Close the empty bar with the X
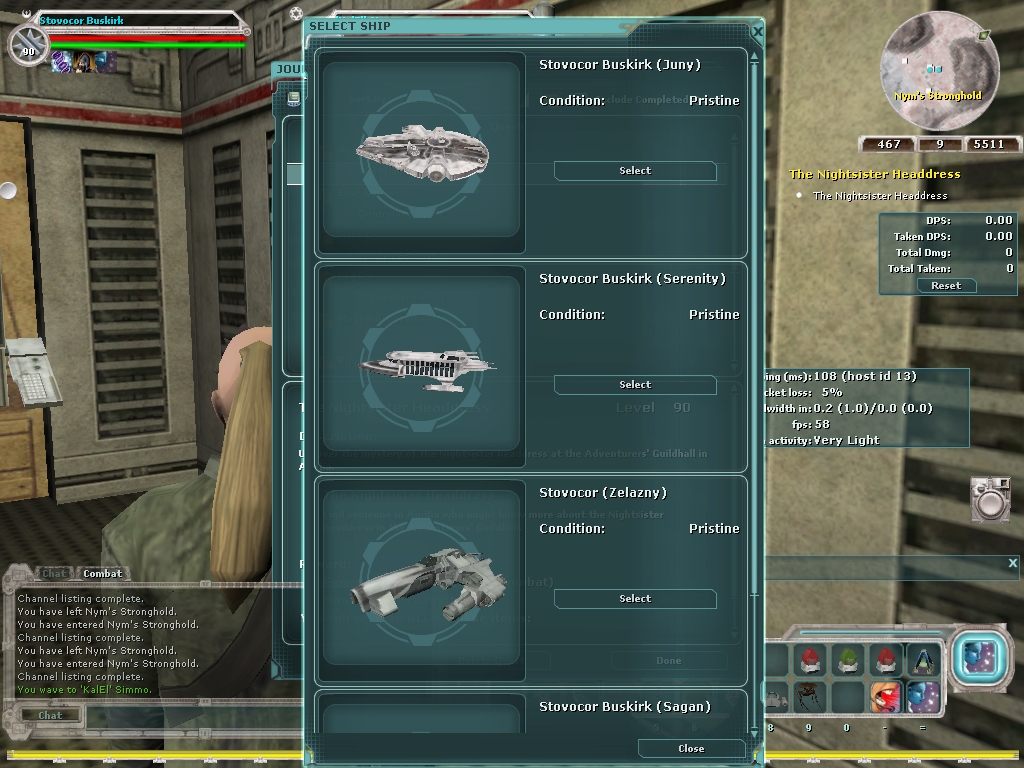 [x=1012, y=564]
